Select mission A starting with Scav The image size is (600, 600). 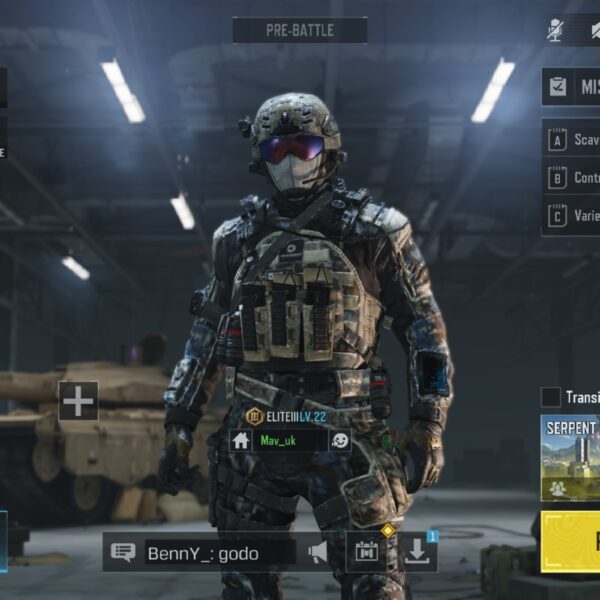[572, 140]
